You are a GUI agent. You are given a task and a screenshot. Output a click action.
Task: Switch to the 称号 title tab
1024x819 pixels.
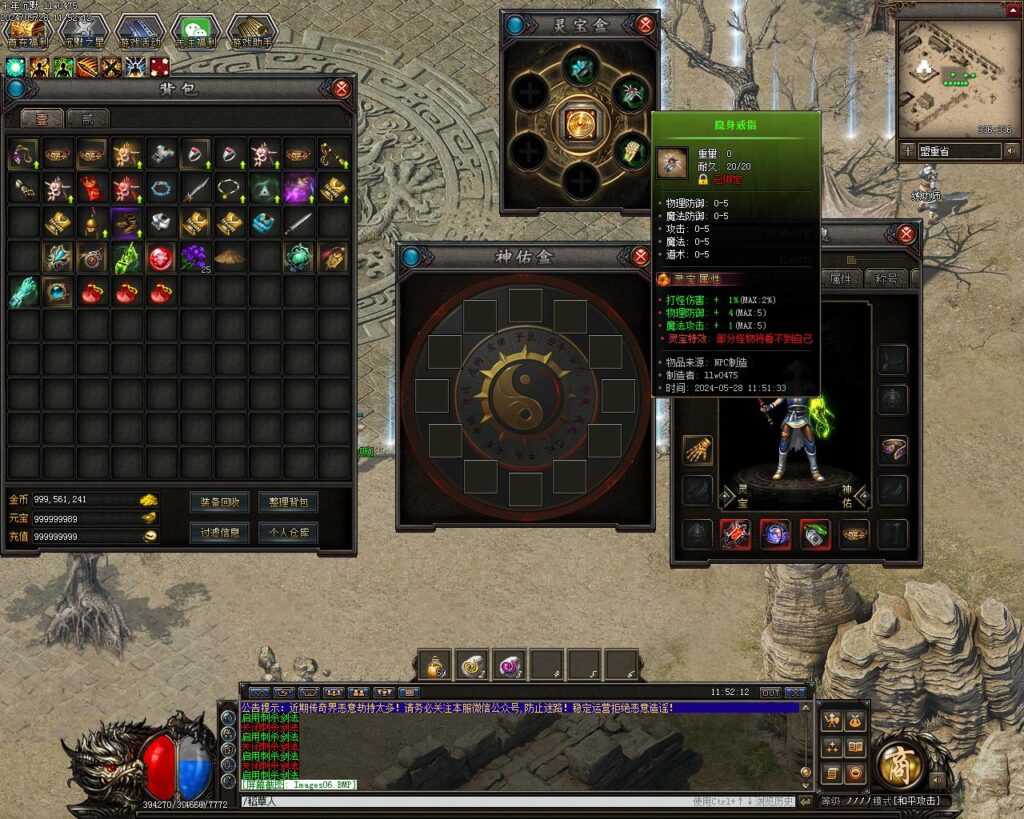(886, 279)
